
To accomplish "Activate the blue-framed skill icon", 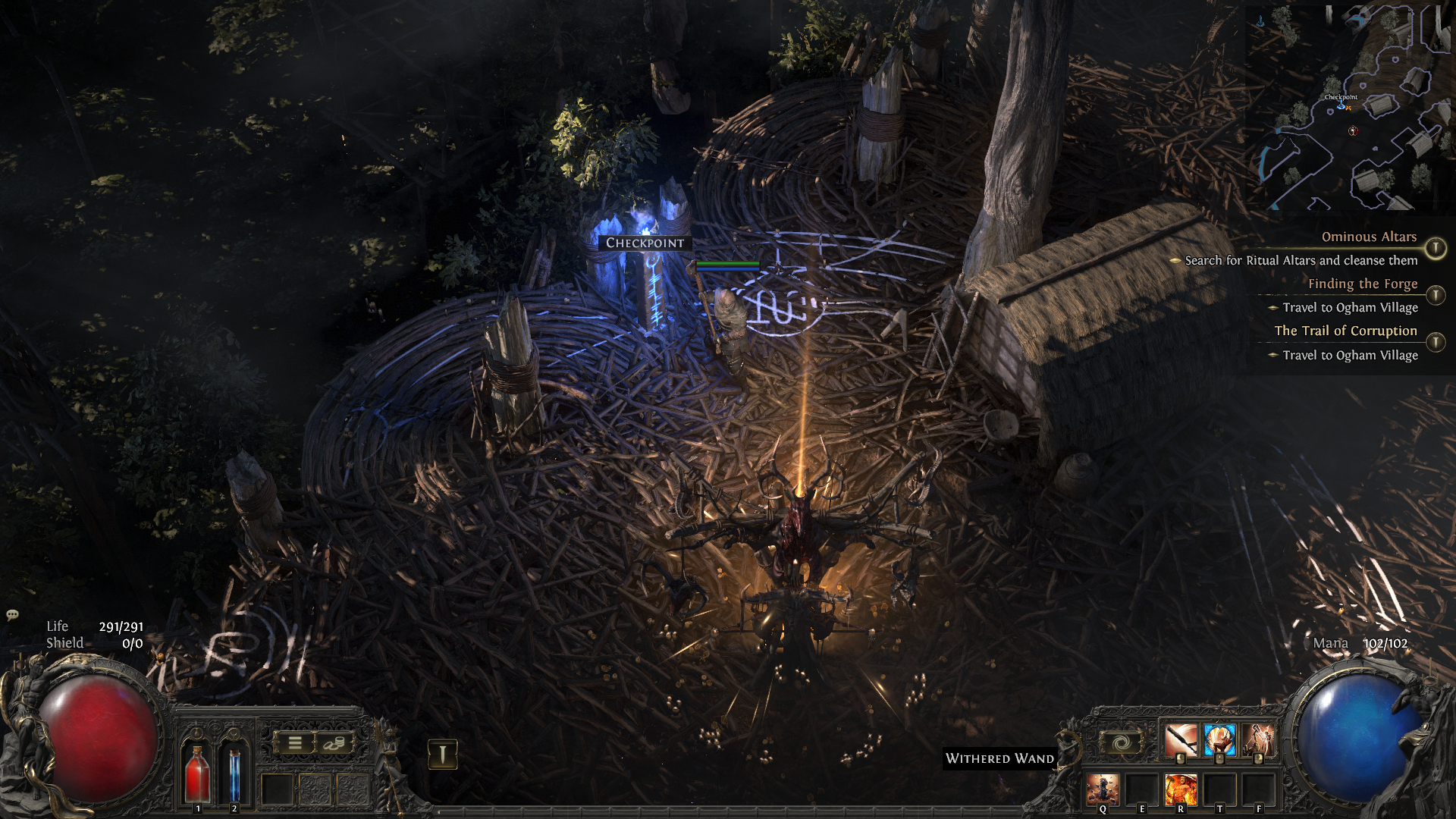I will (1219, 740).
